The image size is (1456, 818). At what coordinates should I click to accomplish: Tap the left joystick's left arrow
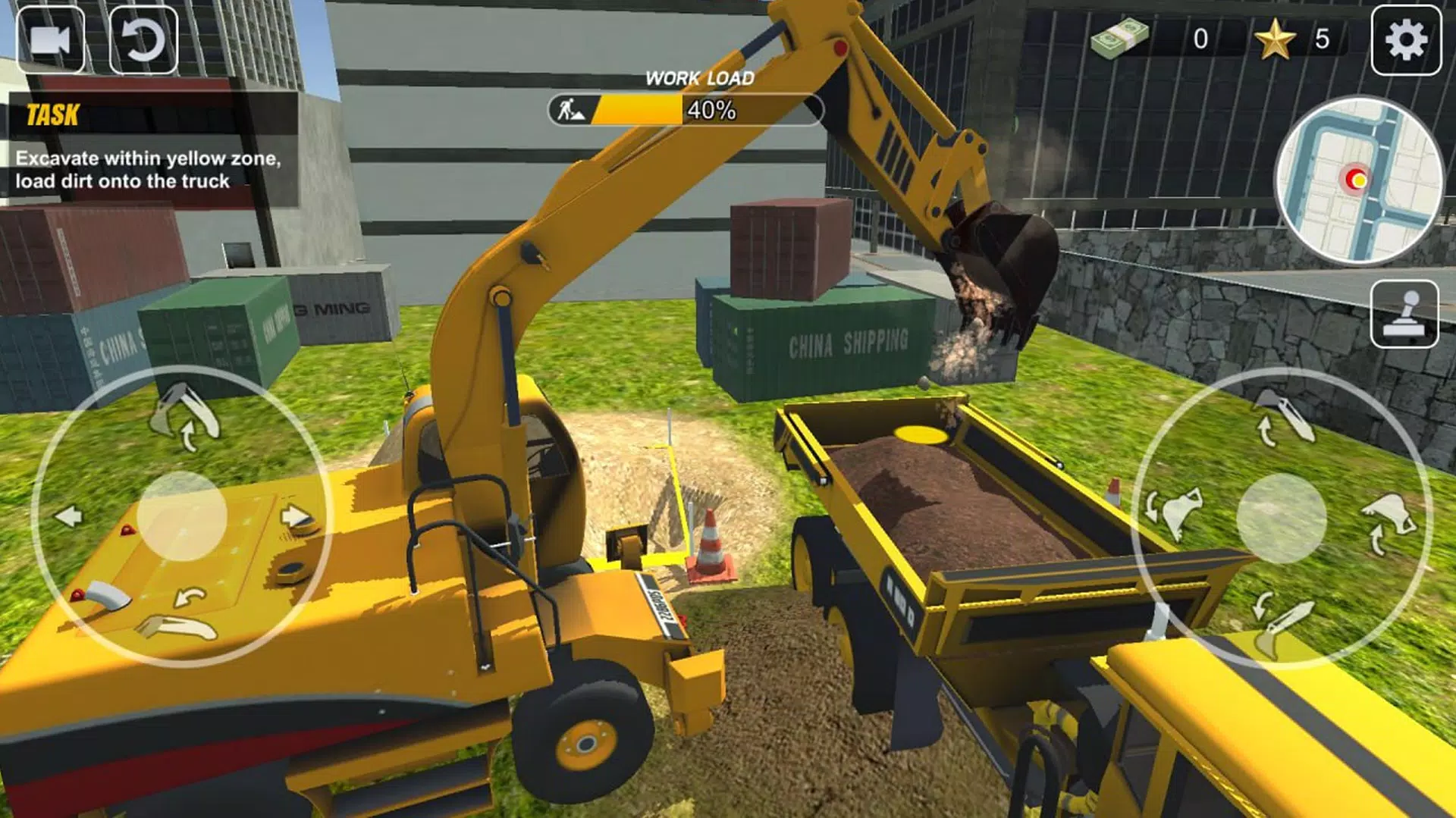point(69,517)
